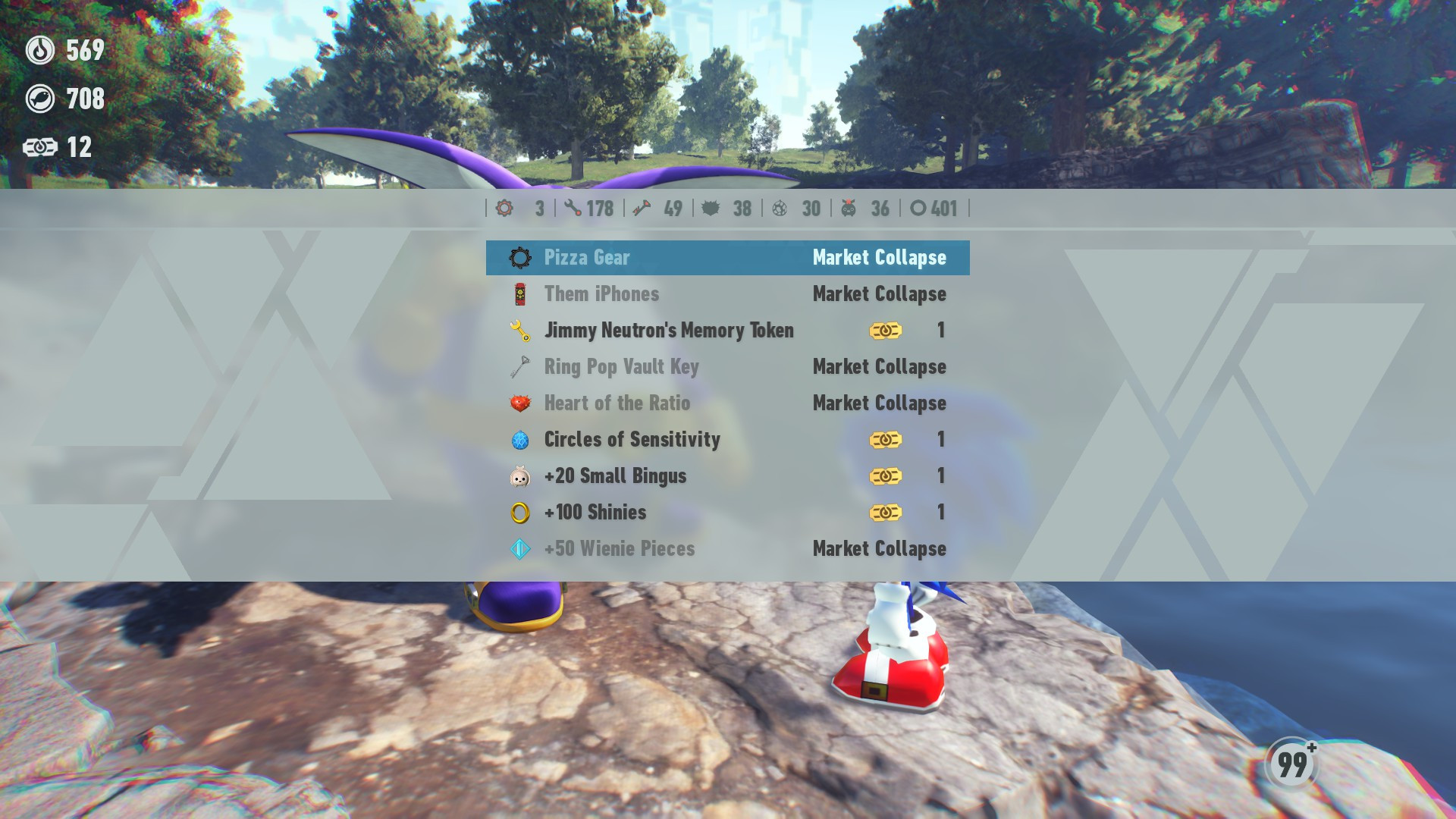Click the egg icon showing 30
Screen dimensions: 1456x819
(x=781, y=209)
